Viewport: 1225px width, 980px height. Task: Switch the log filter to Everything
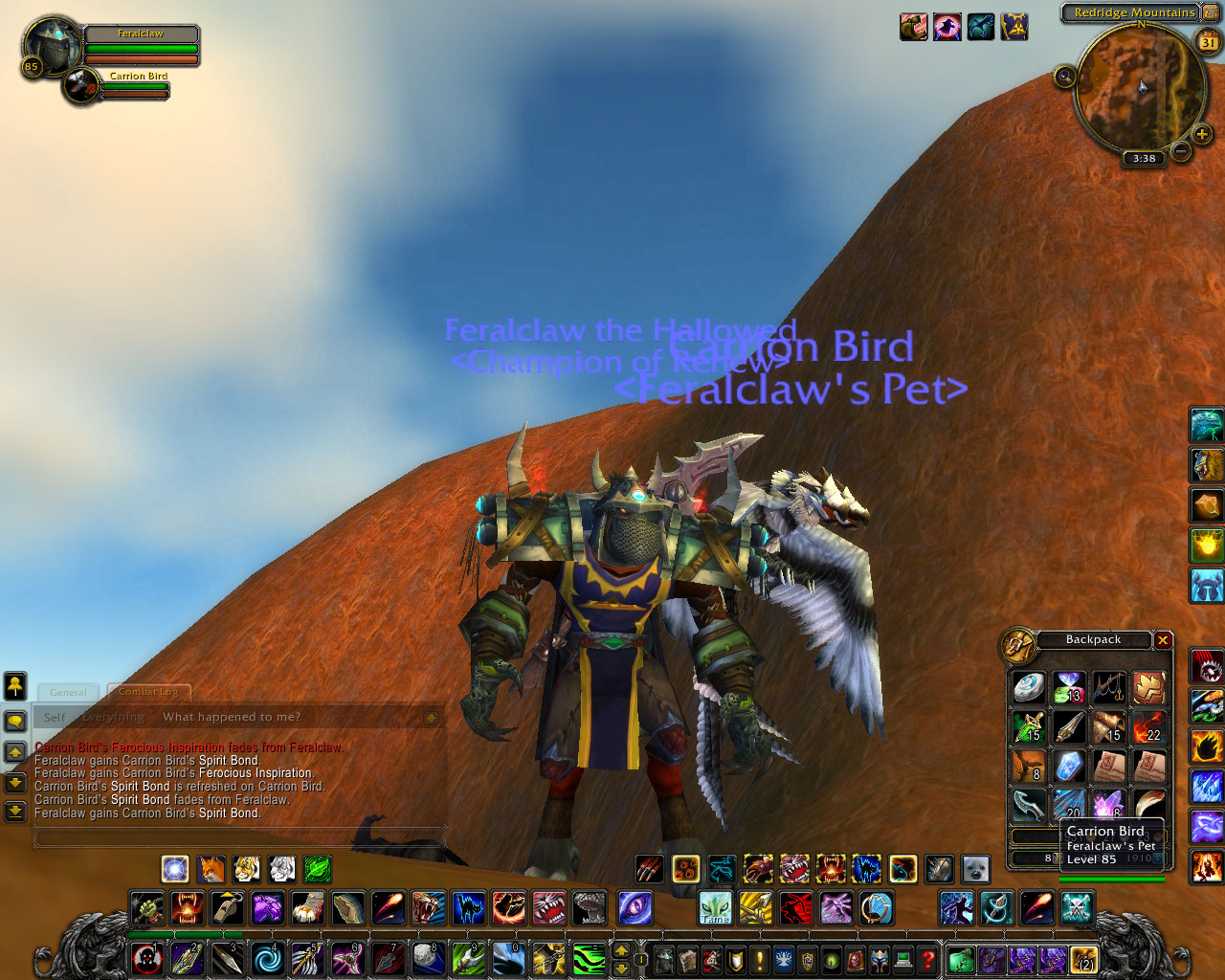pos(113,716)
